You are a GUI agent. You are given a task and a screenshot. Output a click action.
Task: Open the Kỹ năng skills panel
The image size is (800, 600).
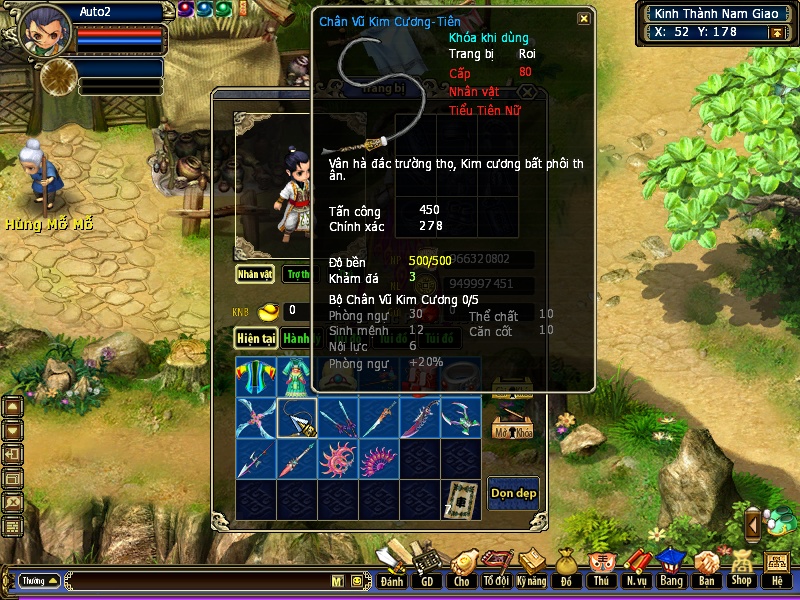point(532,569)
